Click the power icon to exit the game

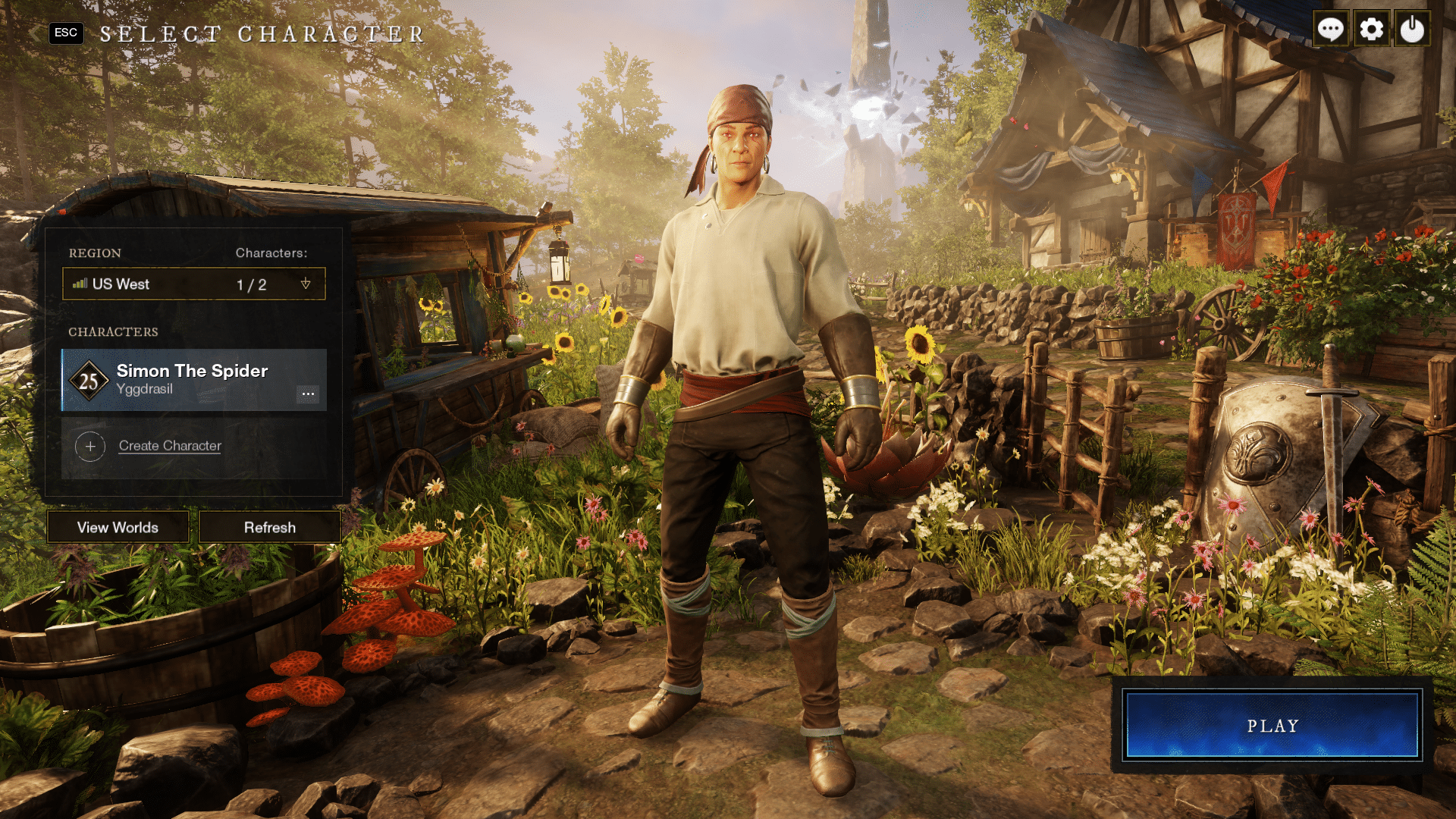(1412, 29)
